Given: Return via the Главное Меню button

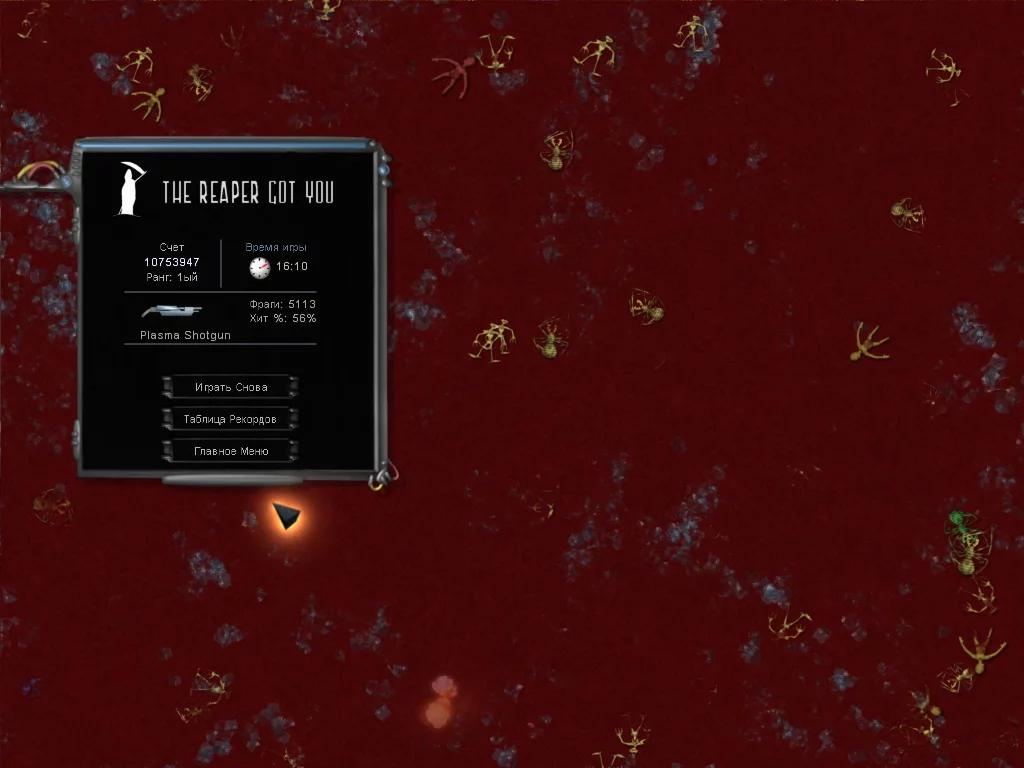Looking at the screenshot, I should 230,451.
